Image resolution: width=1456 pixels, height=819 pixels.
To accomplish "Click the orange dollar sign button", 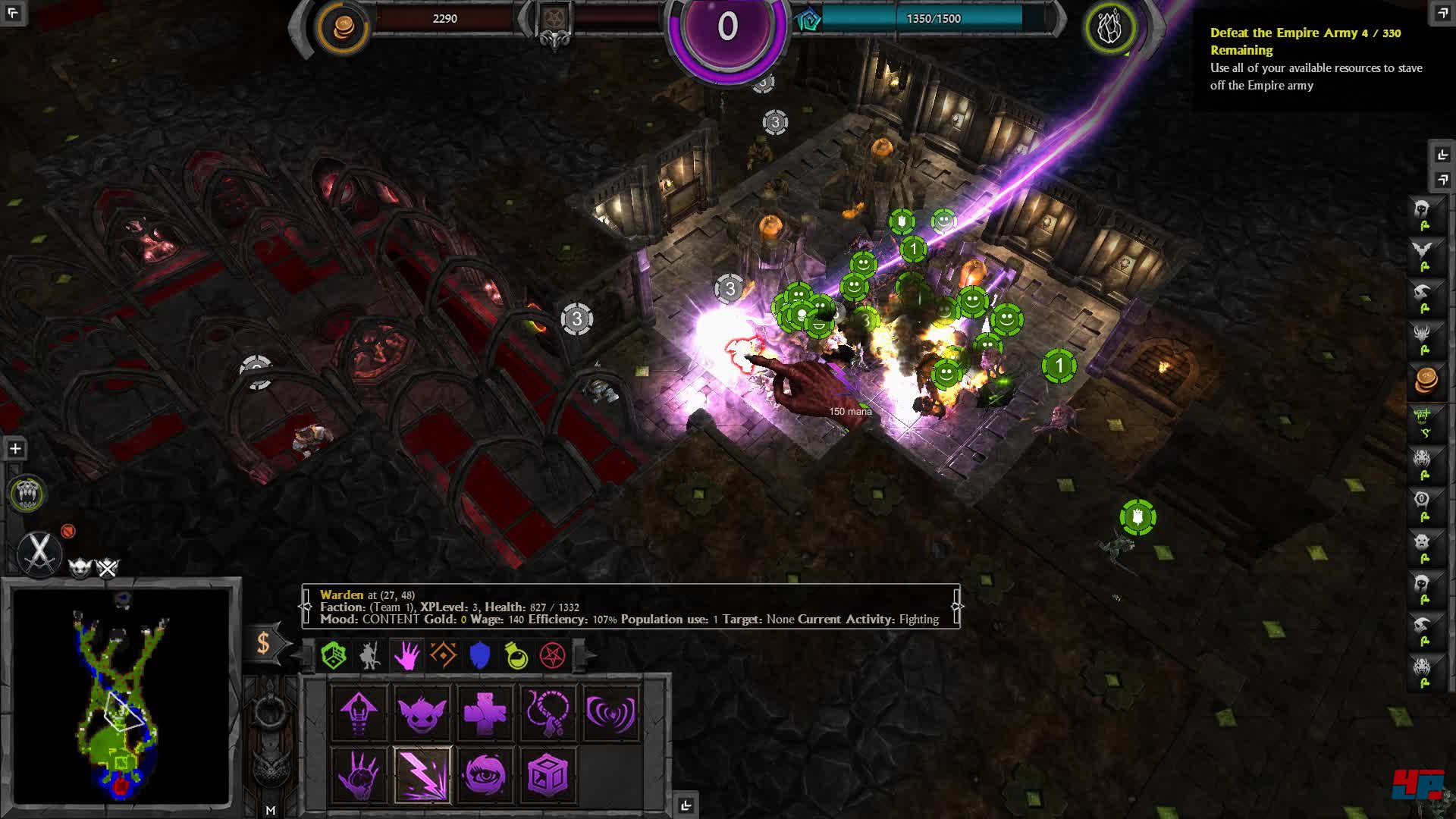I will [x=263, y=644].
